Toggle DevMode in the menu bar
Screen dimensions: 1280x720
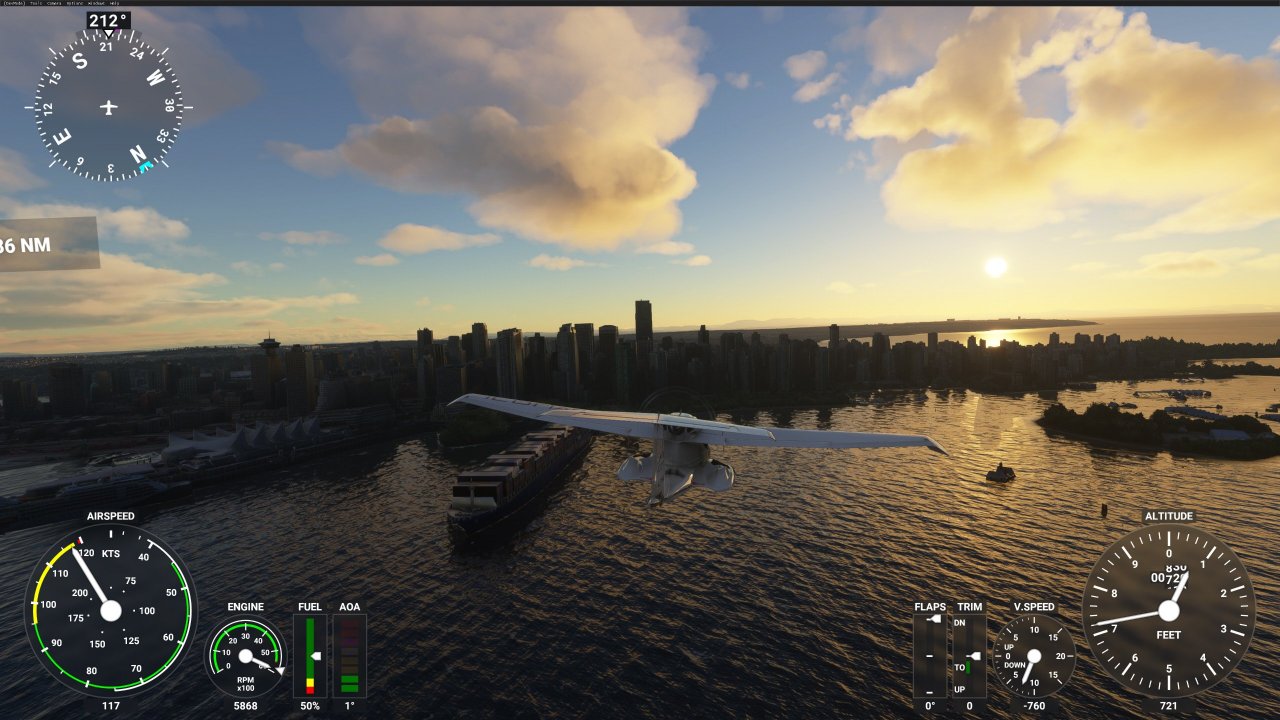coord(14,3)
